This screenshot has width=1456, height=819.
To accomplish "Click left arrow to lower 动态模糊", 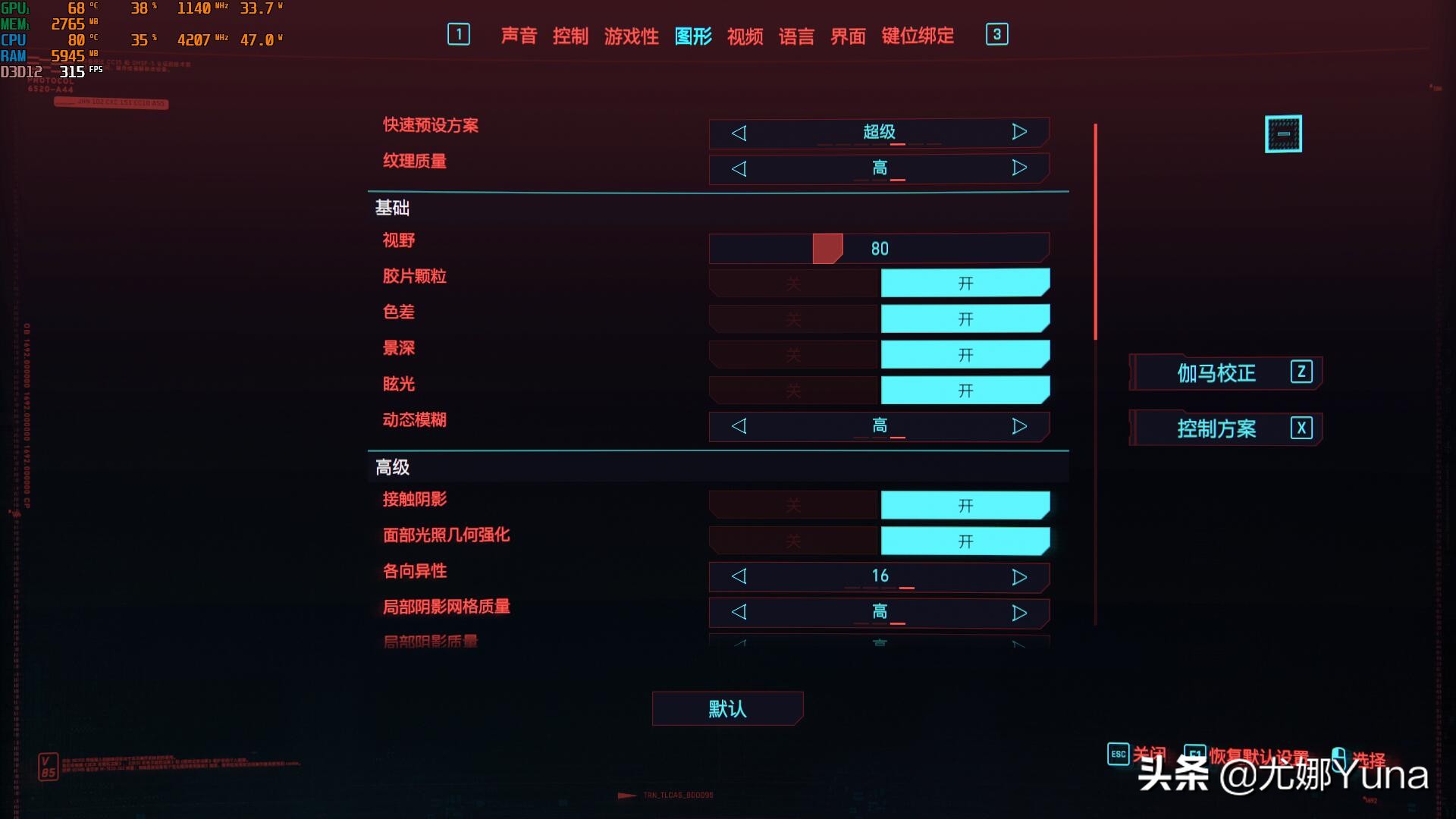I will [x=739, y=425].
